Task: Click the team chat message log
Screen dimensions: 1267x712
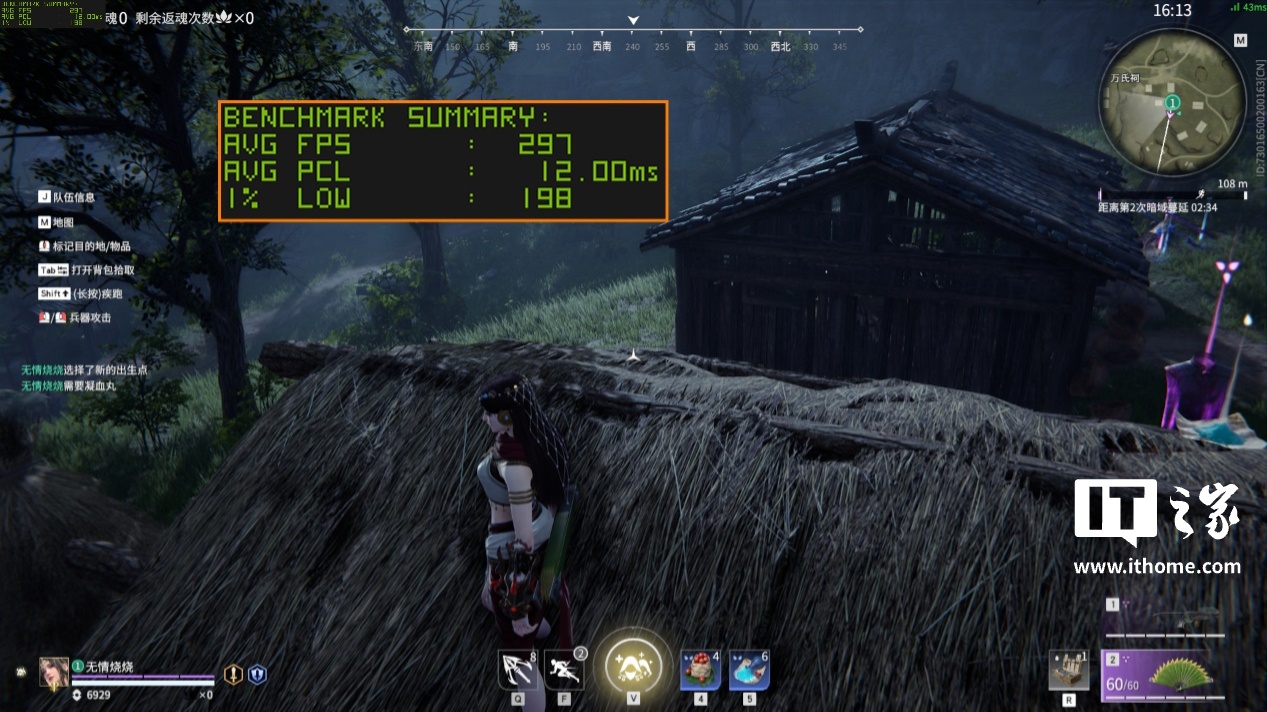Action: (x=85, y=377)
